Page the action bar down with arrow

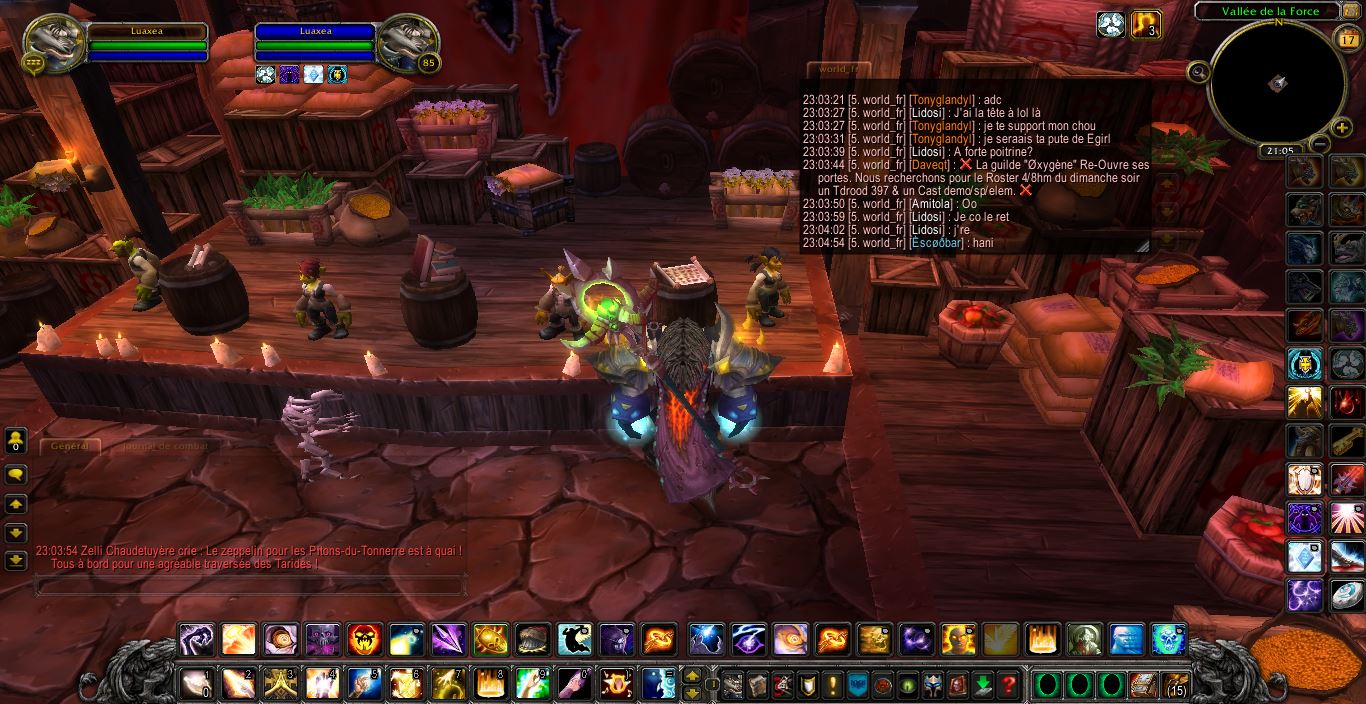click(x=691, y=692)
